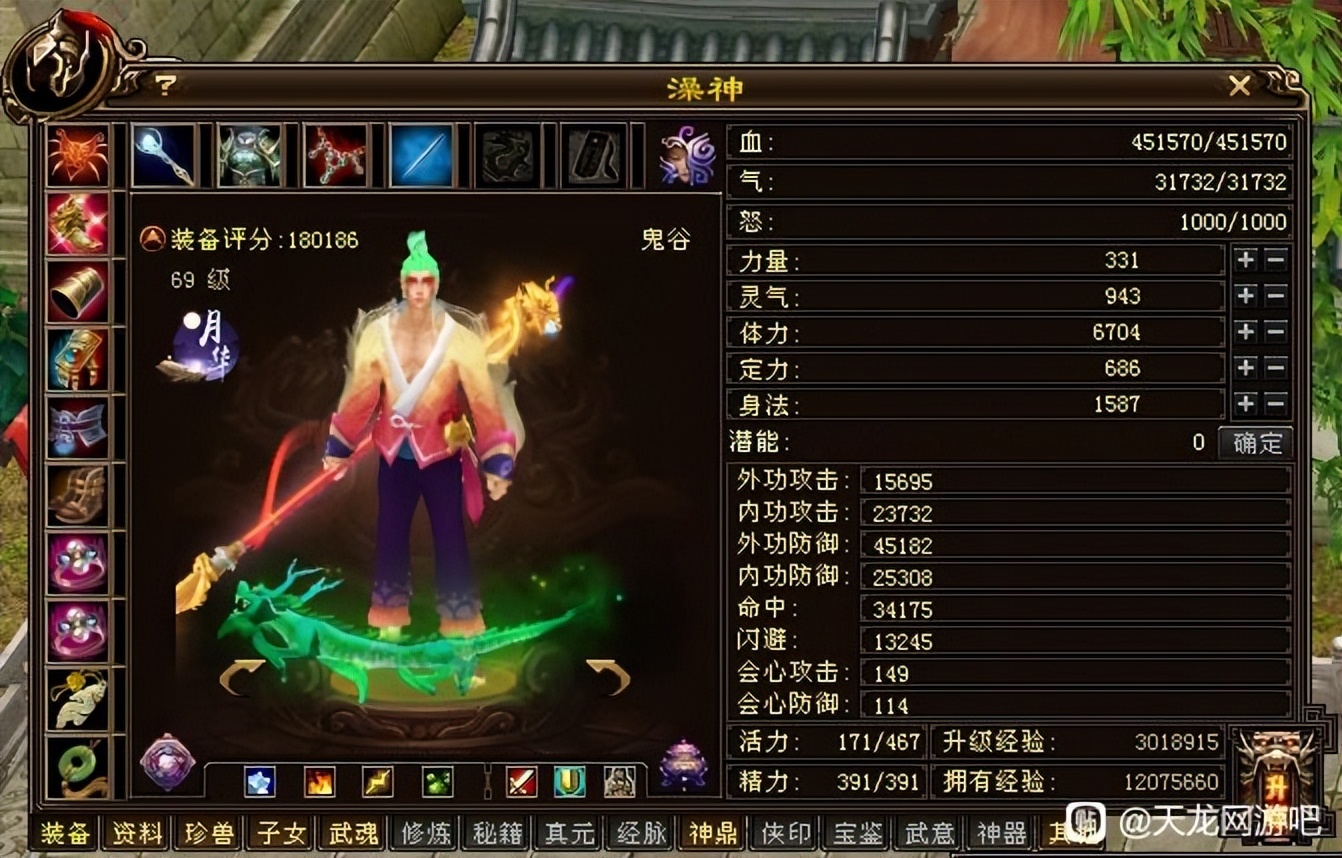Click the purple gem orb near bottom left
Viewport: 1342px width, 858px height.
(x=165, y=765)
